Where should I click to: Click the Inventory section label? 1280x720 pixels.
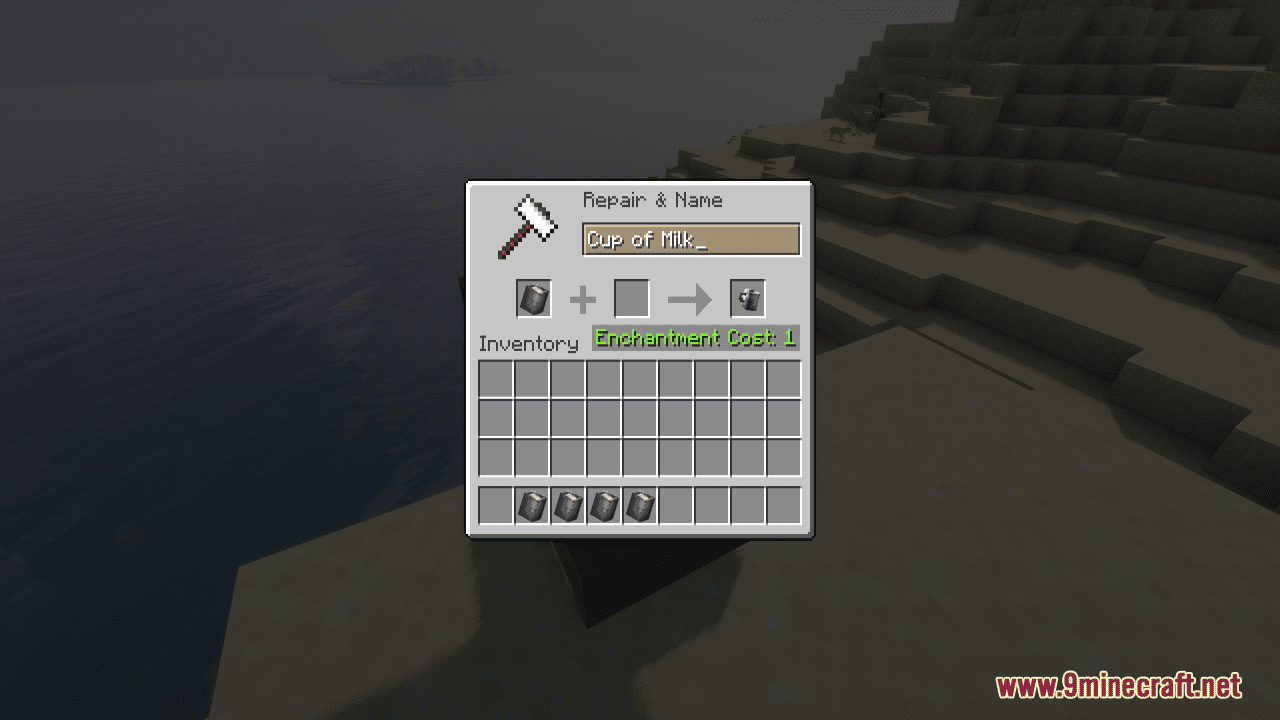pos(530,343)
